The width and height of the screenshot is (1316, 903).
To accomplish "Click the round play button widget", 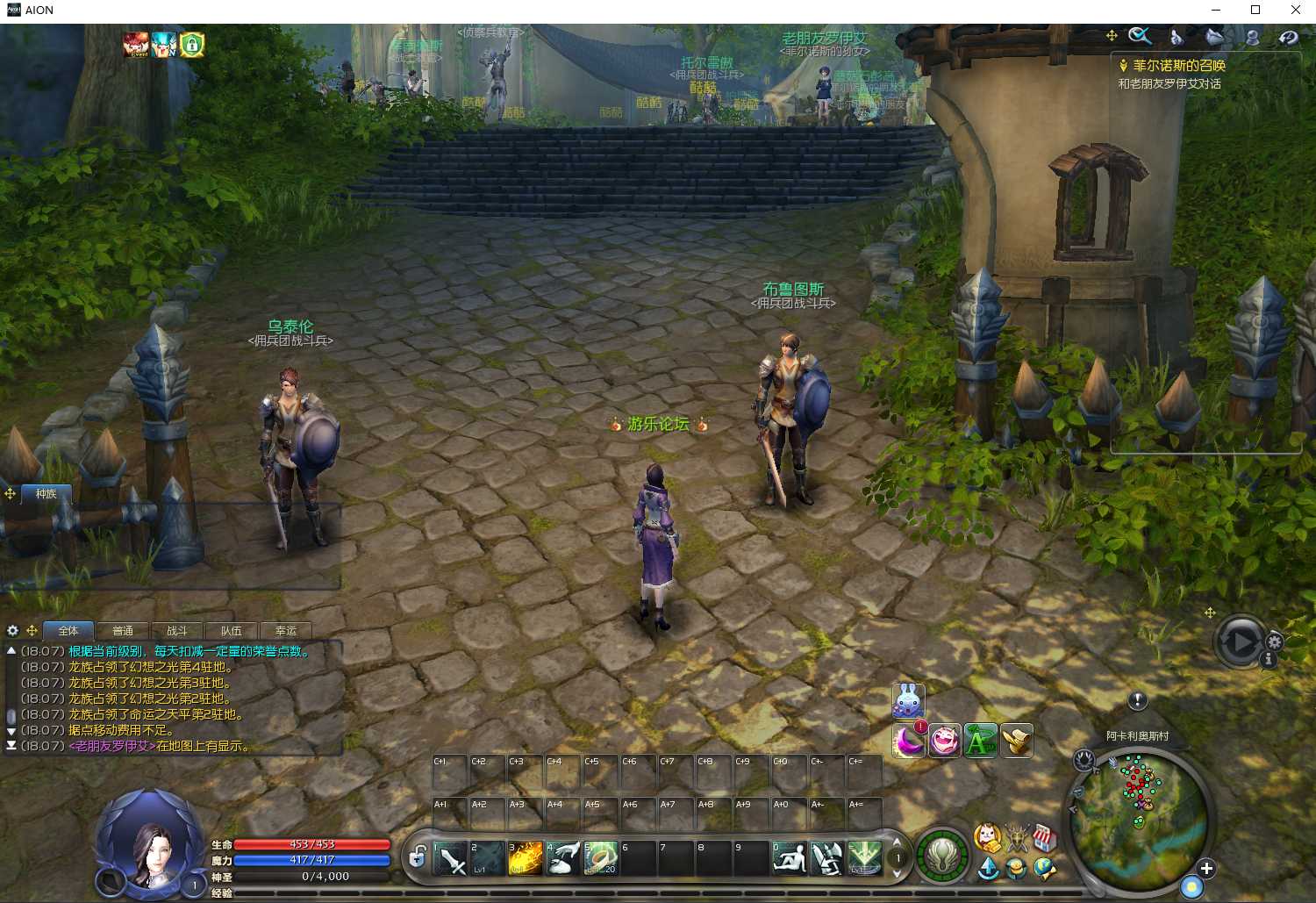I will 1241,641.
